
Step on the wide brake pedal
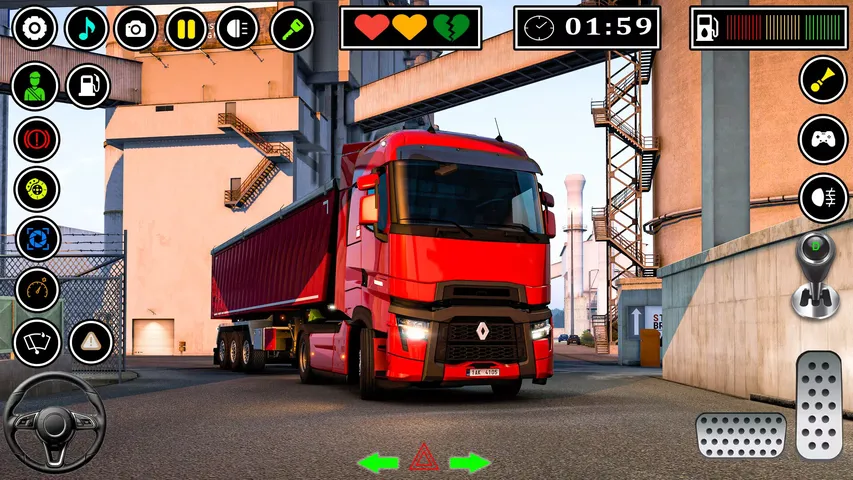coord(741,434)
